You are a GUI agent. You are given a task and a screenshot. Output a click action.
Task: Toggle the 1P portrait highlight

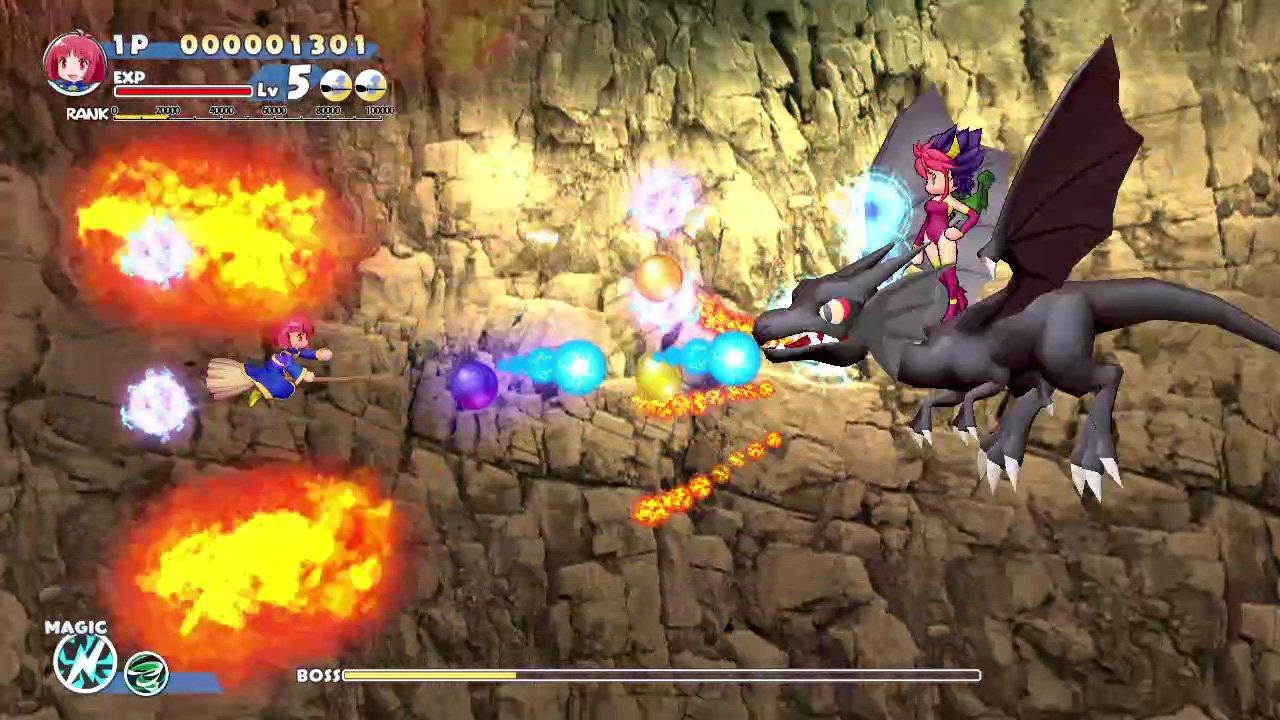coord(70,62)
